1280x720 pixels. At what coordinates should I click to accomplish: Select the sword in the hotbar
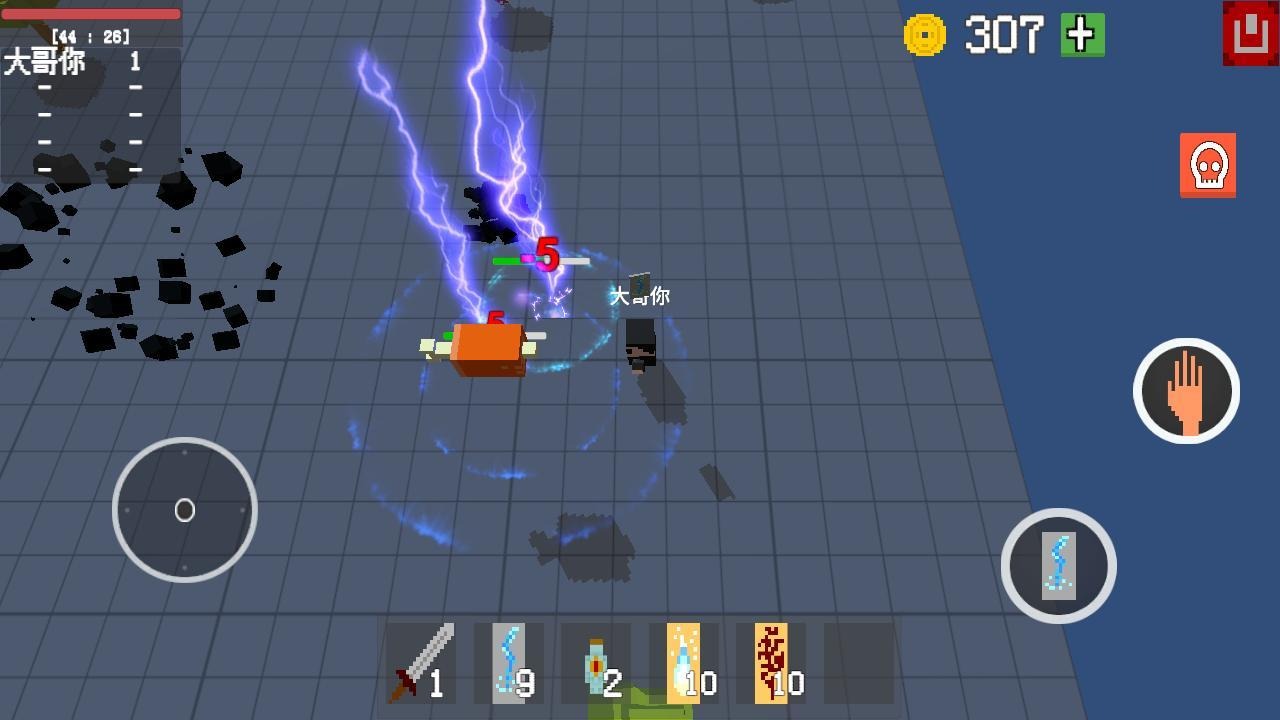[420, 660]
